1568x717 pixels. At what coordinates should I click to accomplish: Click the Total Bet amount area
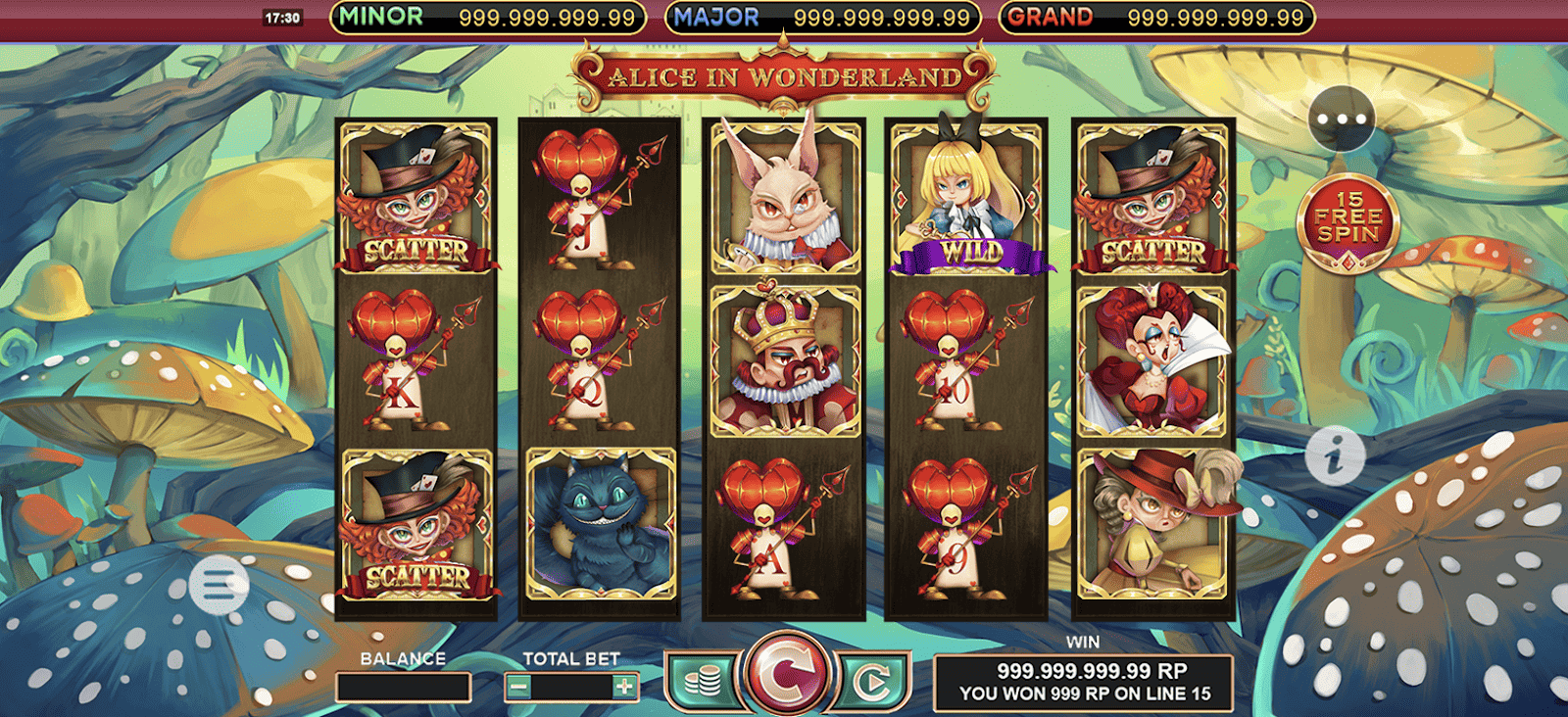click(572, 686)
